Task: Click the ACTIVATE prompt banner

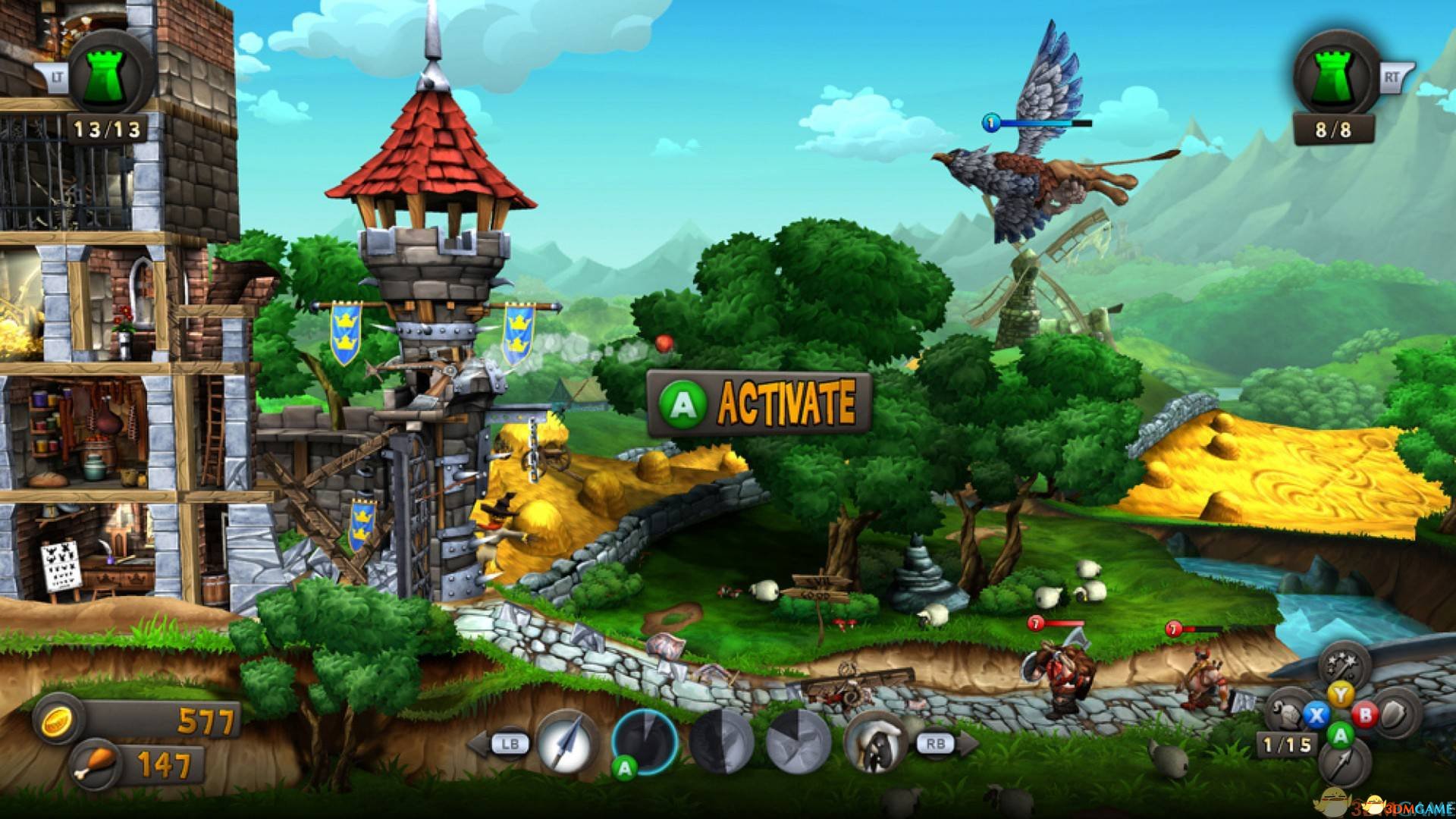Action: point(760,403)
